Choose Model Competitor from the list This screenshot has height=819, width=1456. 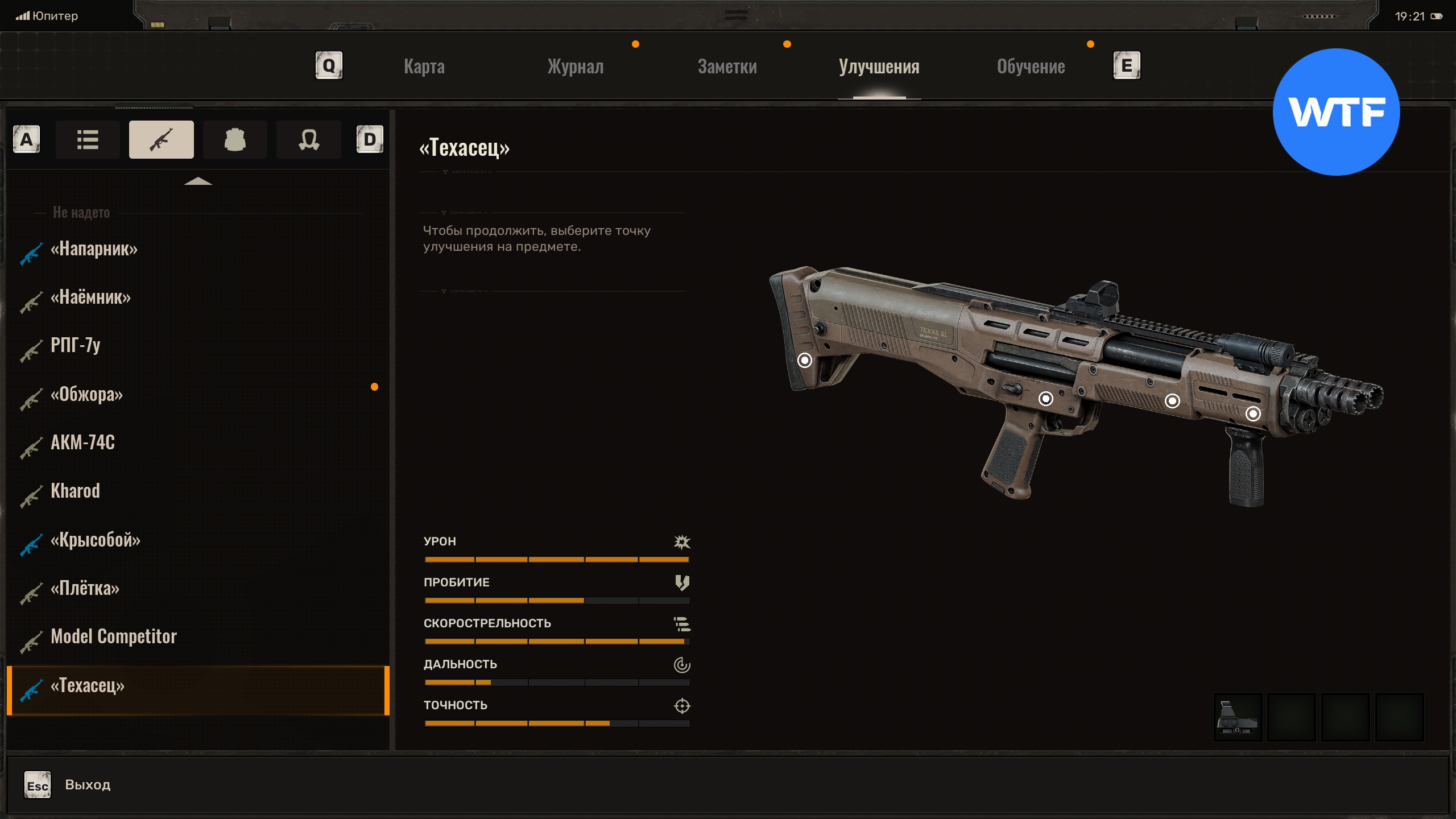114,636
